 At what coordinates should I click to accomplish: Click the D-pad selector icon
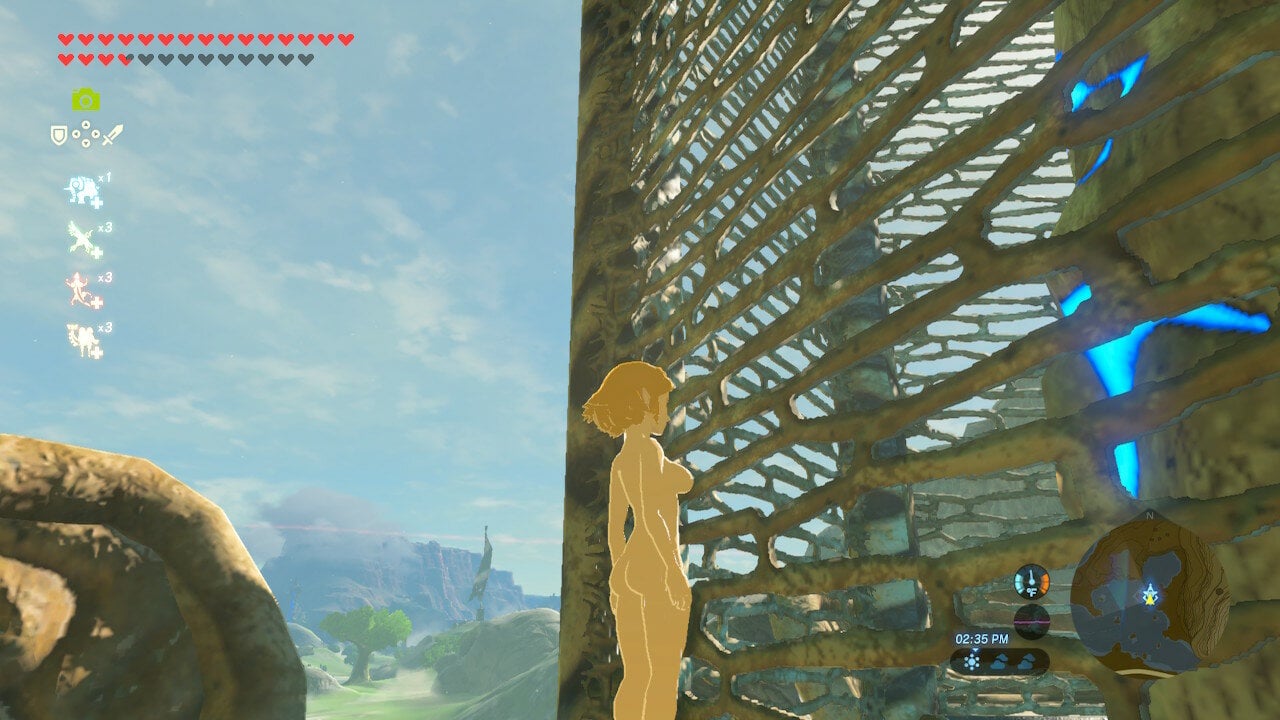(x=85, y=132)
